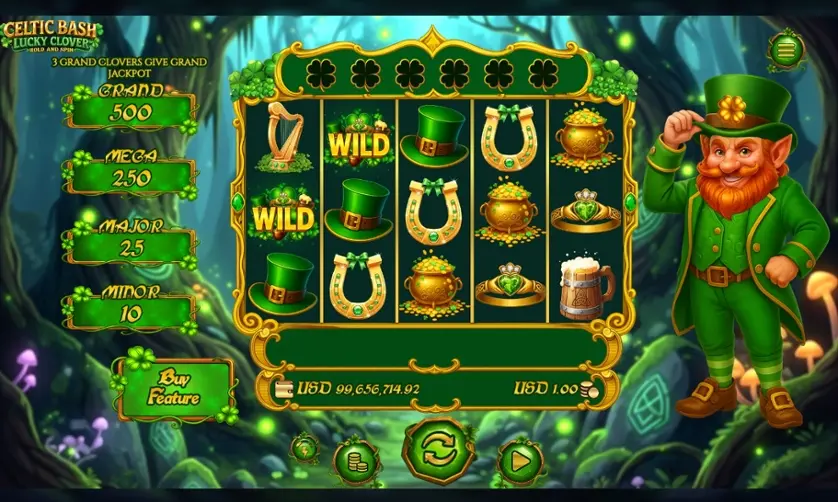Image resolution: width=838 pixels, height=502 pixels.
Task: Open the hamburger menu
Action: click(786, 49)
